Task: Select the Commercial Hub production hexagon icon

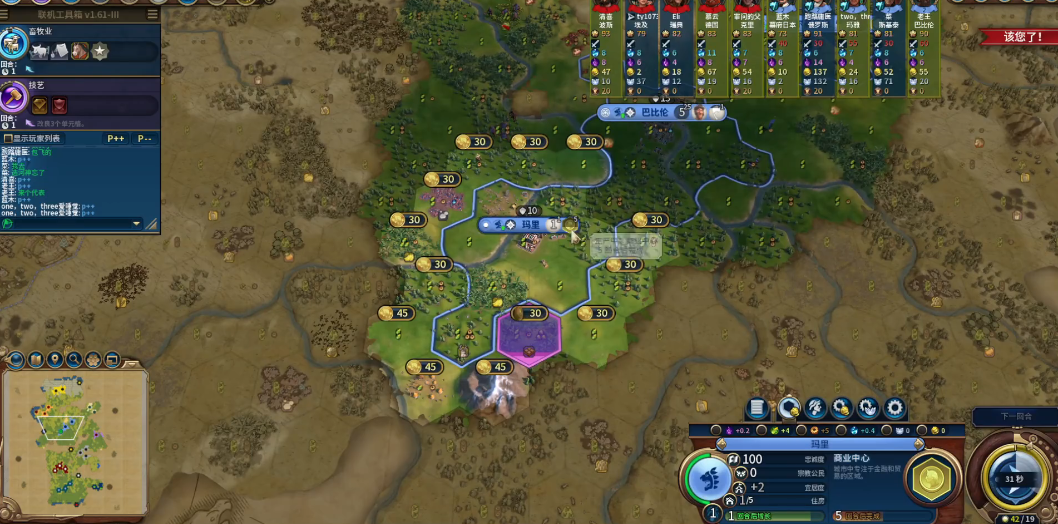Action: click(933, 476)
